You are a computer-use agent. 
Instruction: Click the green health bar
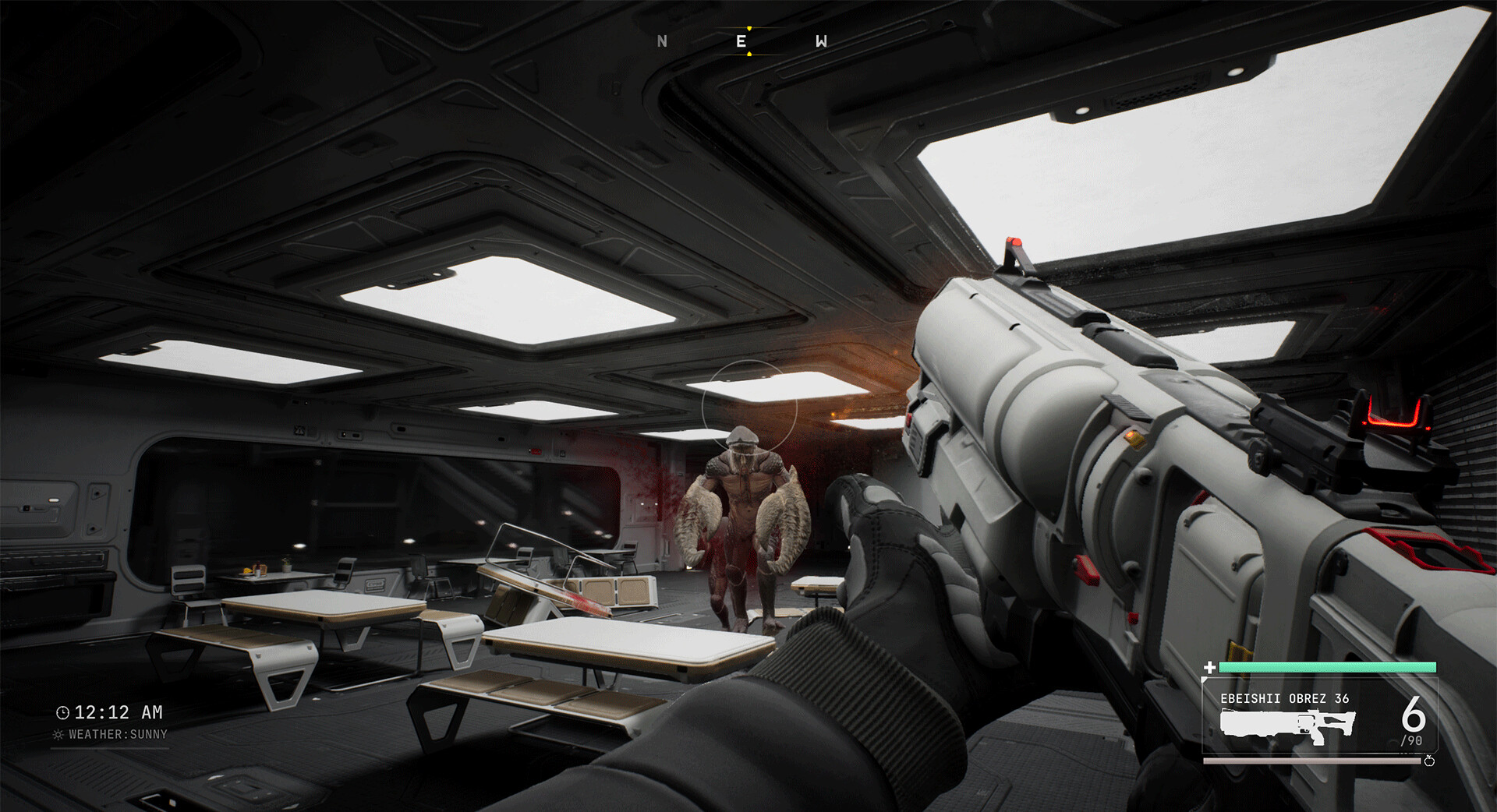click(x=1327, y=666)
